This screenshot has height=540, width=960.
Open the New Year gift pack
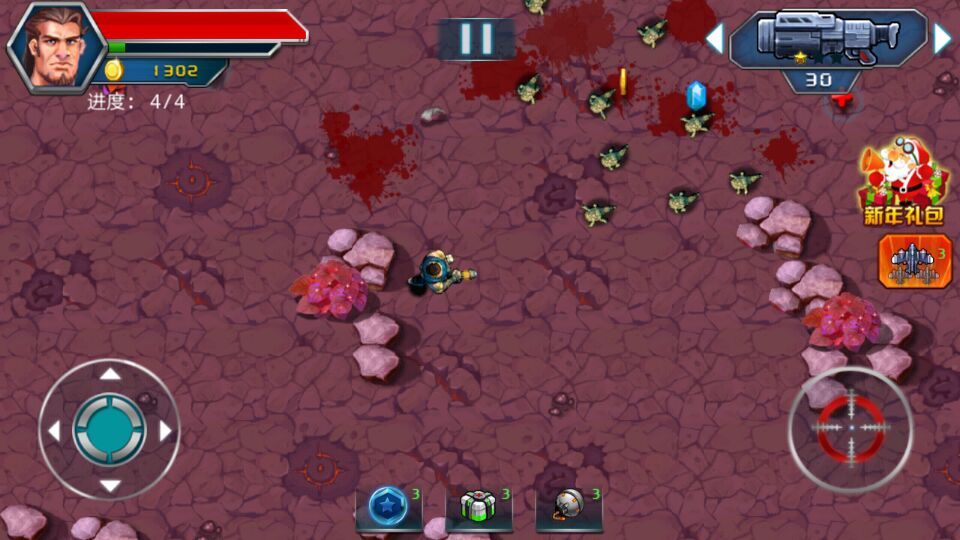[903, 182]
